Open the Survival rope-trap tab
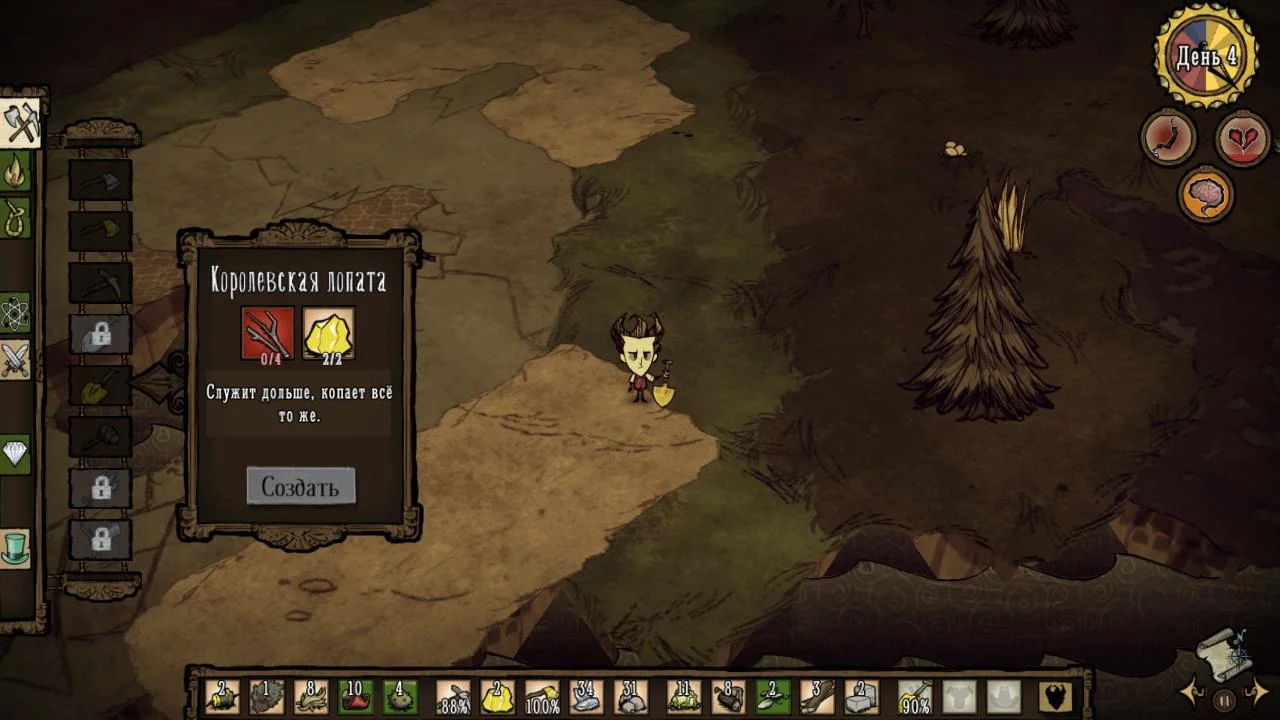The height and width of the screenshot is (720, 1280). [x=16, y=219]
